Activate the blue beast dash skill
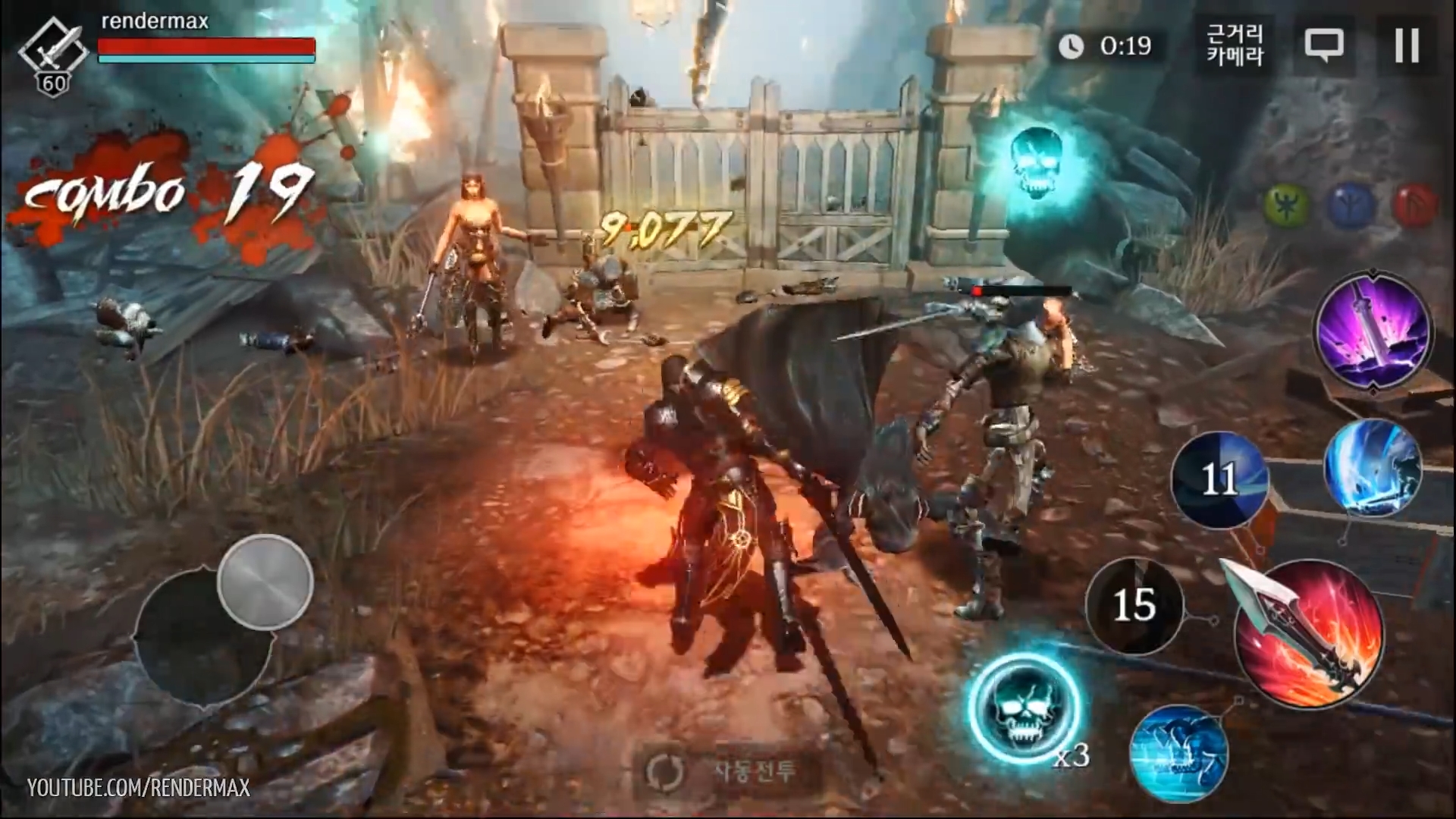Image resolution: width=1456 pixels, height=819 pixels. pyautogui.click(x=1178, y=752)
